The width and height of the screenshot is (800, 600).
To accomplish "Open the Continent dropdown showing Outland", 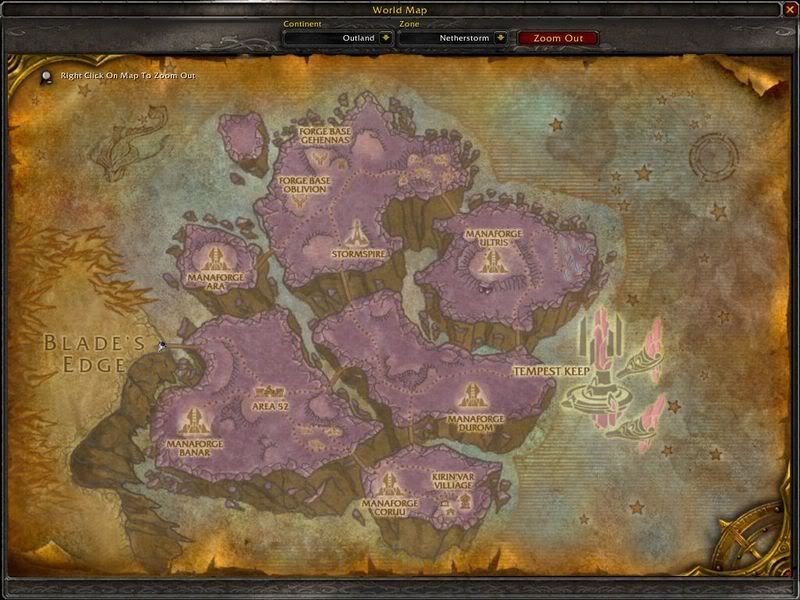I will pos(385,38).
